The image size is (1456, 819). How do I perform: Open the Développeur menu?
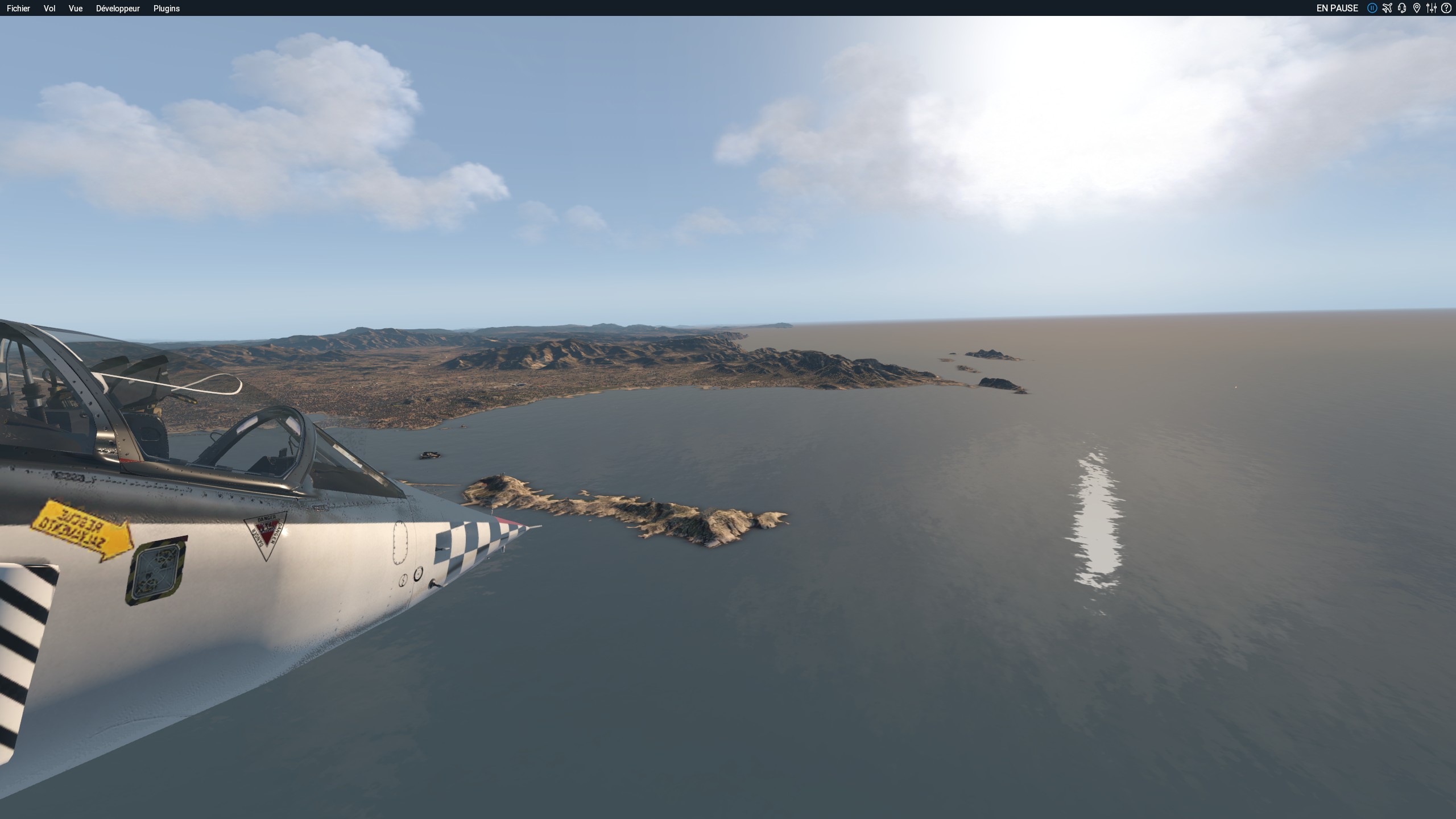pyautogui.click(x=118, y=9)
